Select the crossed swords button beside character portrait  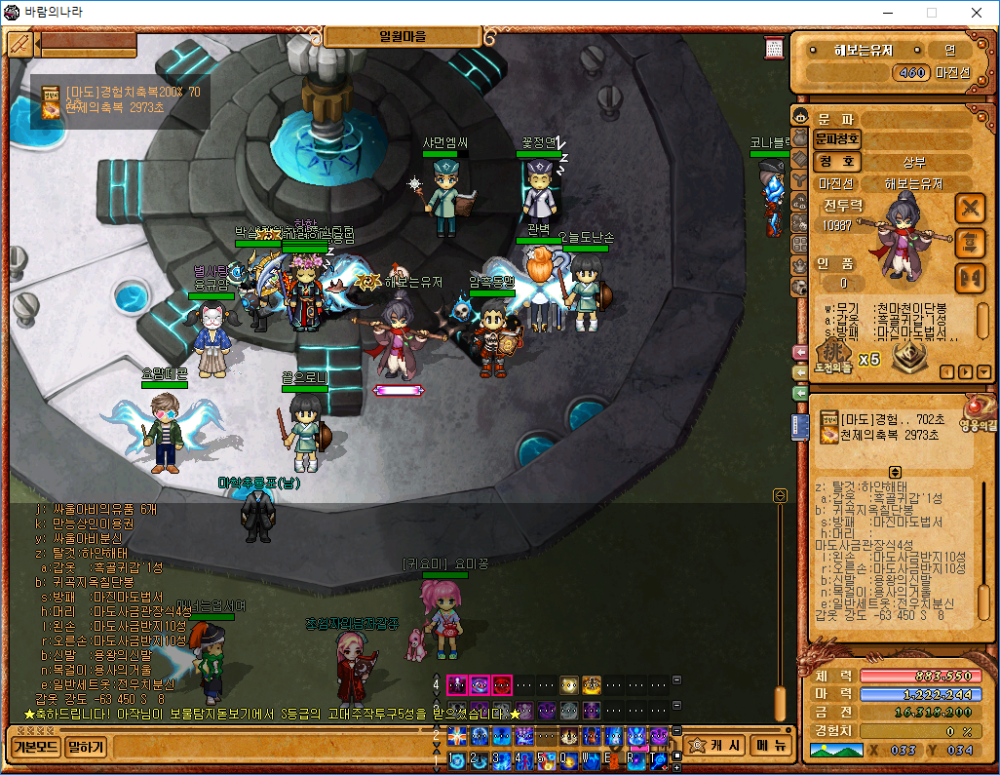[x=970, y=208]
